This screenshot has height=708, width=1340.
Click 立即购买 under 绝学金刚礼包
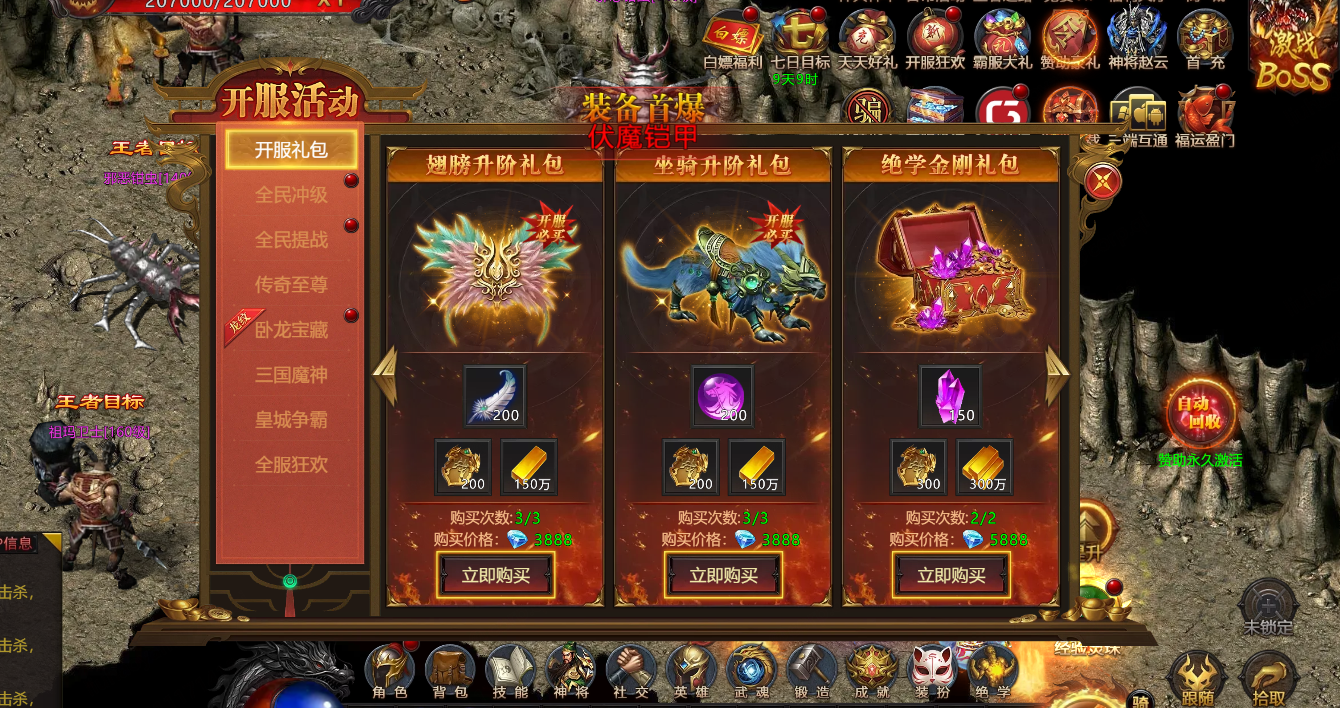click(952, 575)
